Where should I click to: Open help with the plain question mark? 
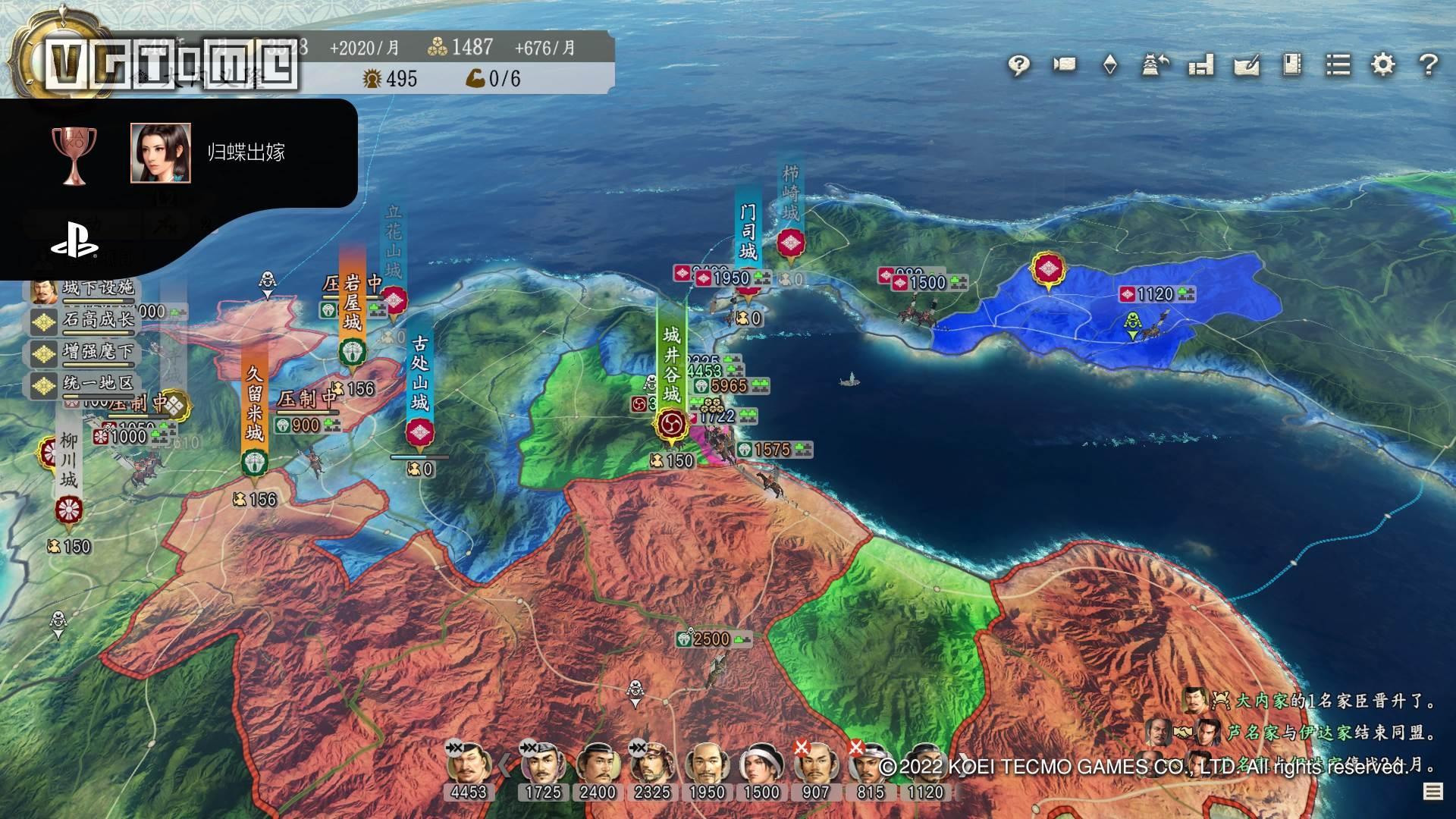(1429, 65)
